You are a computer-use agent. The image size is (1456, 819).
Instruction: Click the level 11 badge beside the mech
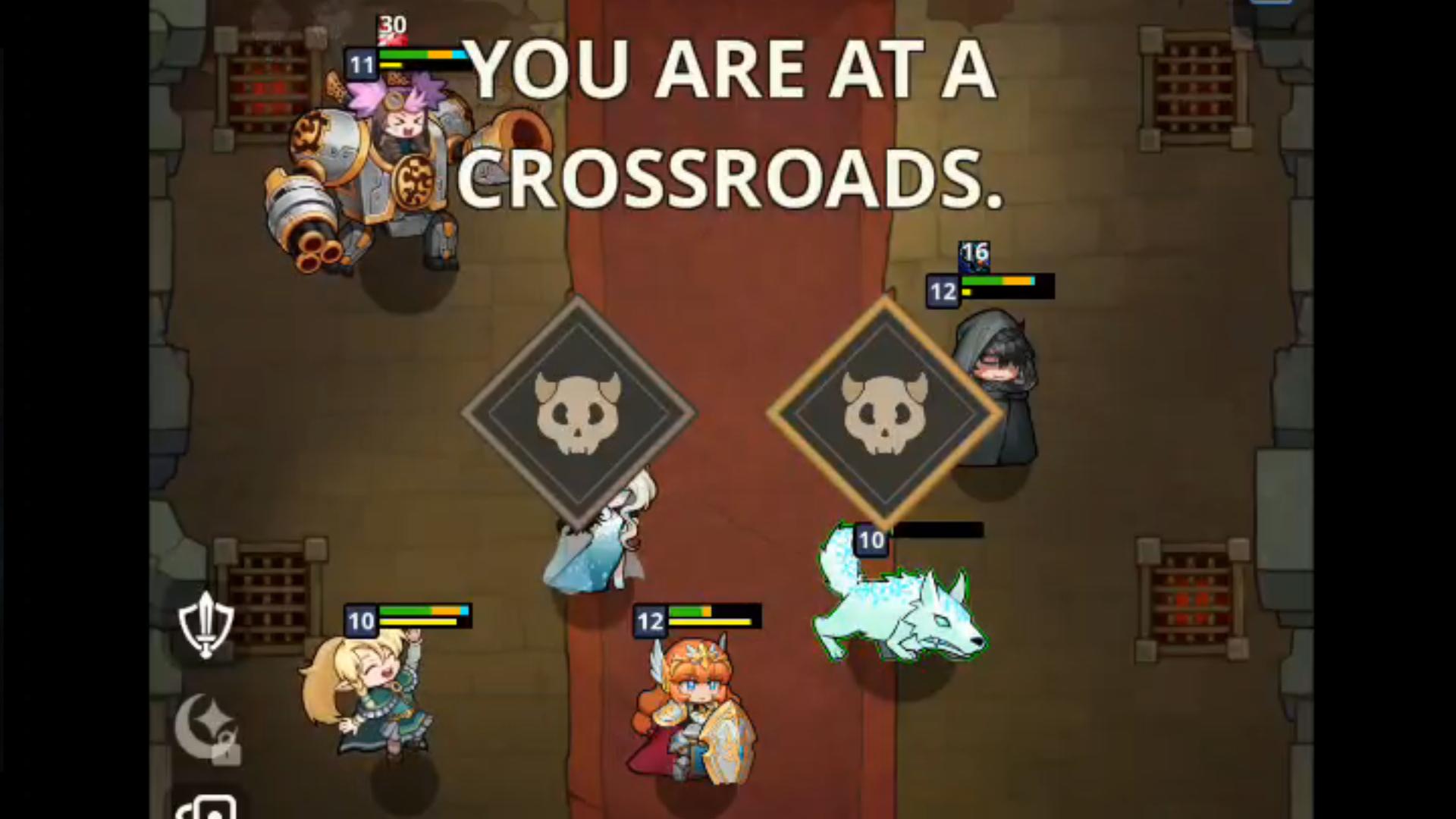(362, 65)
